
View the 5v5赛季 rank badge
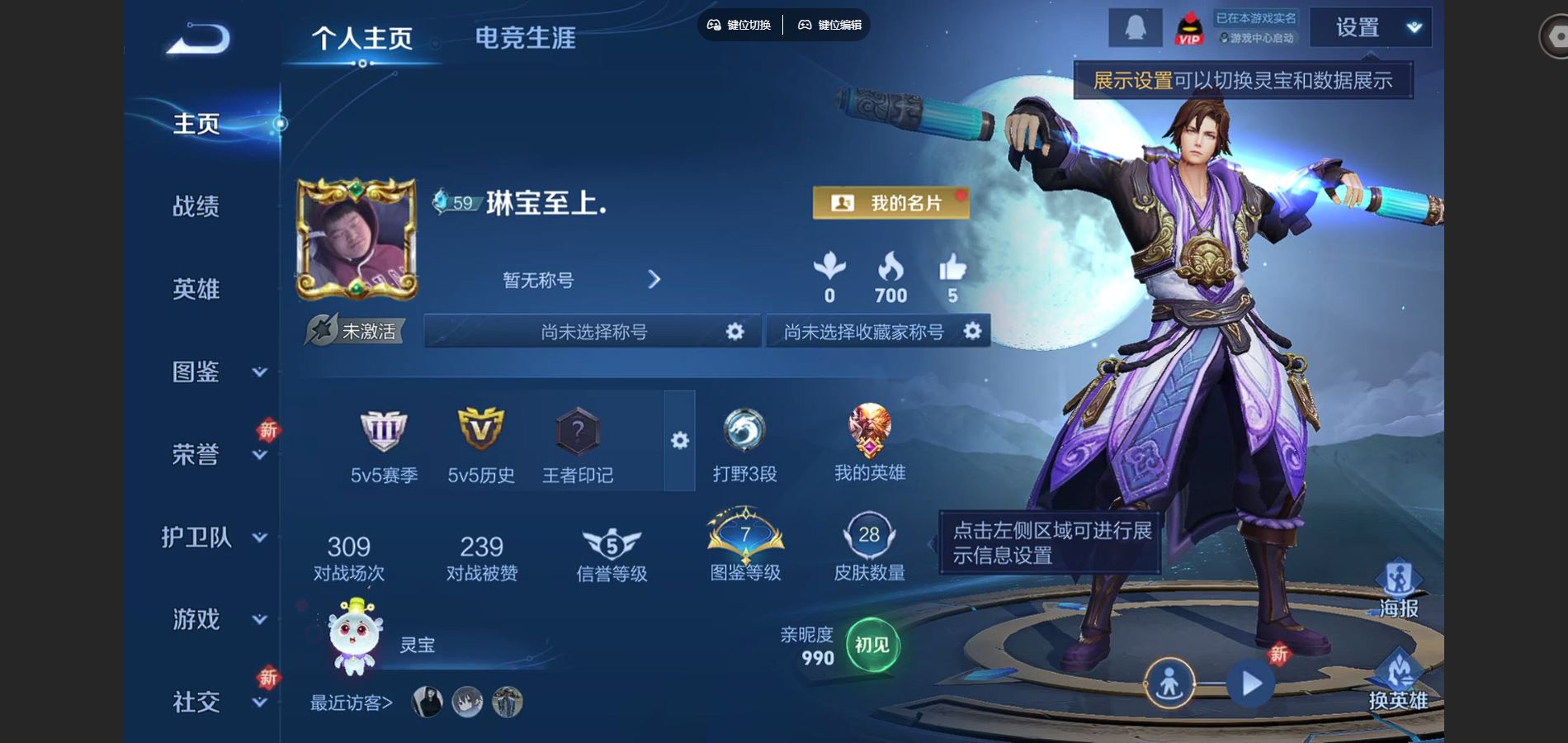pyautogui.click(x=384, y=444)
